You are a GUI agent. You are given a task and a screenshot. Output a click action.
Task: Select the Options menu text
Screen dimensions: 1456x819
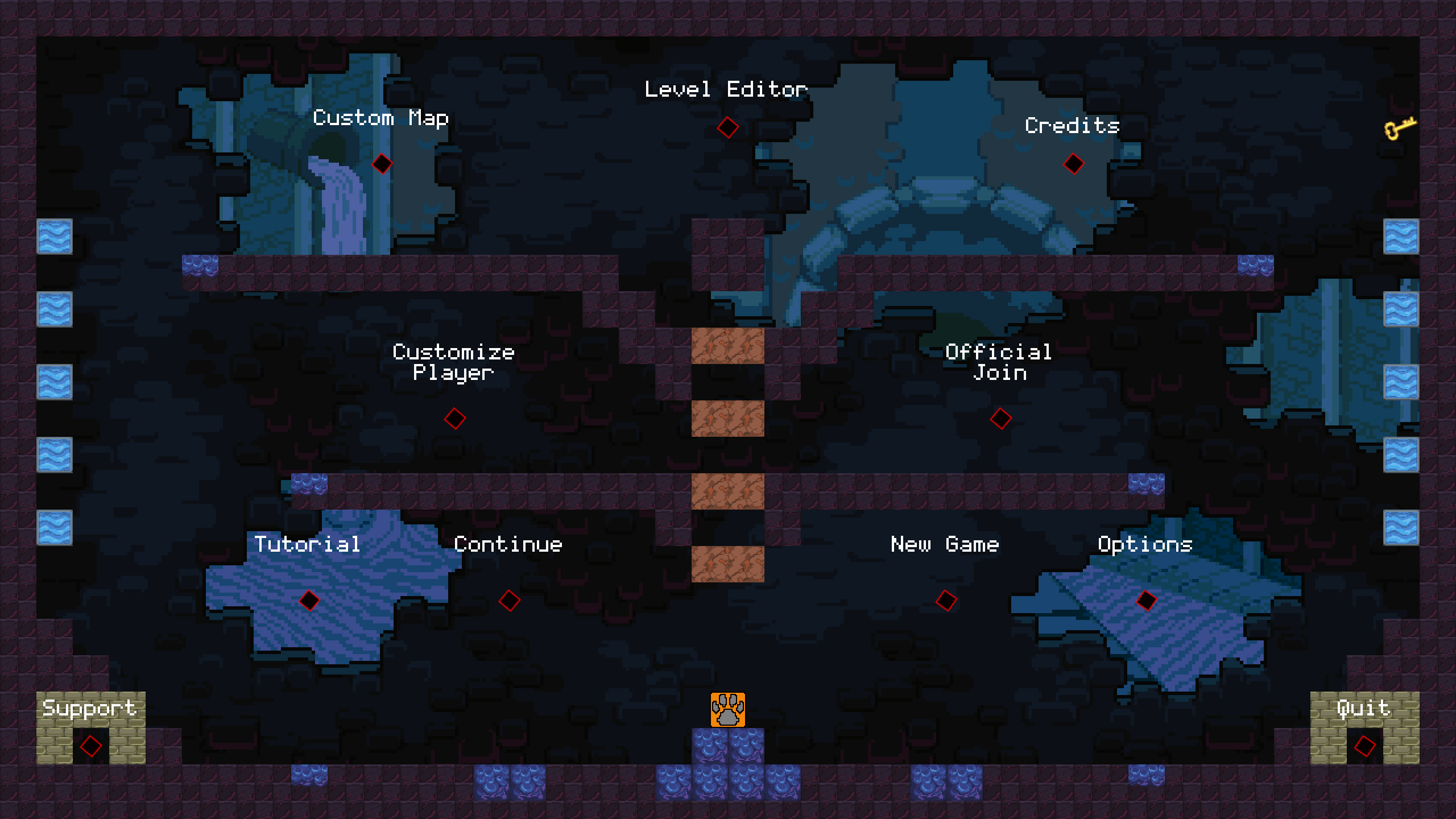(1147, 544)
